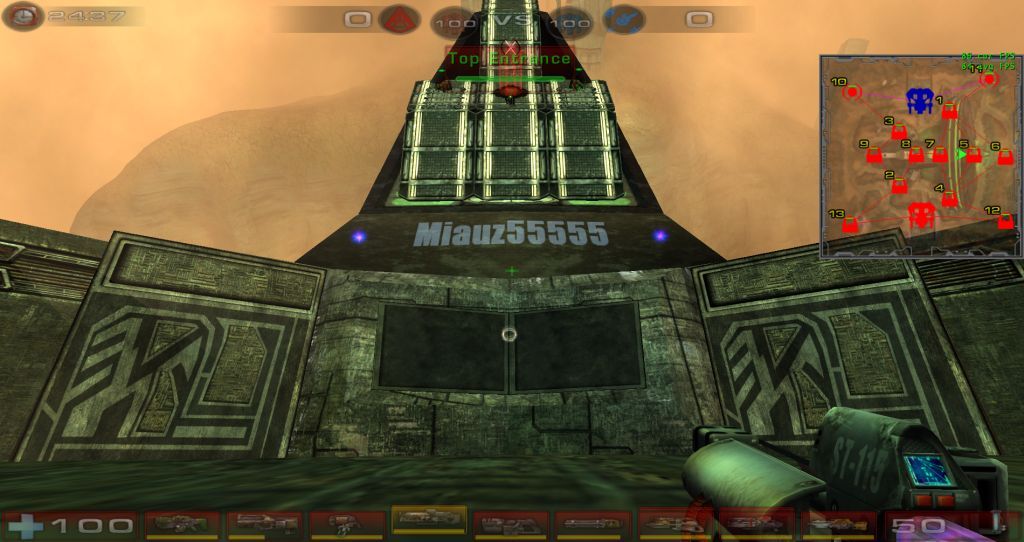The image size is (1024, 542).
Task: Click circular node 10 on the minimap
Action: pyautogui.click(x=852, y=92)
